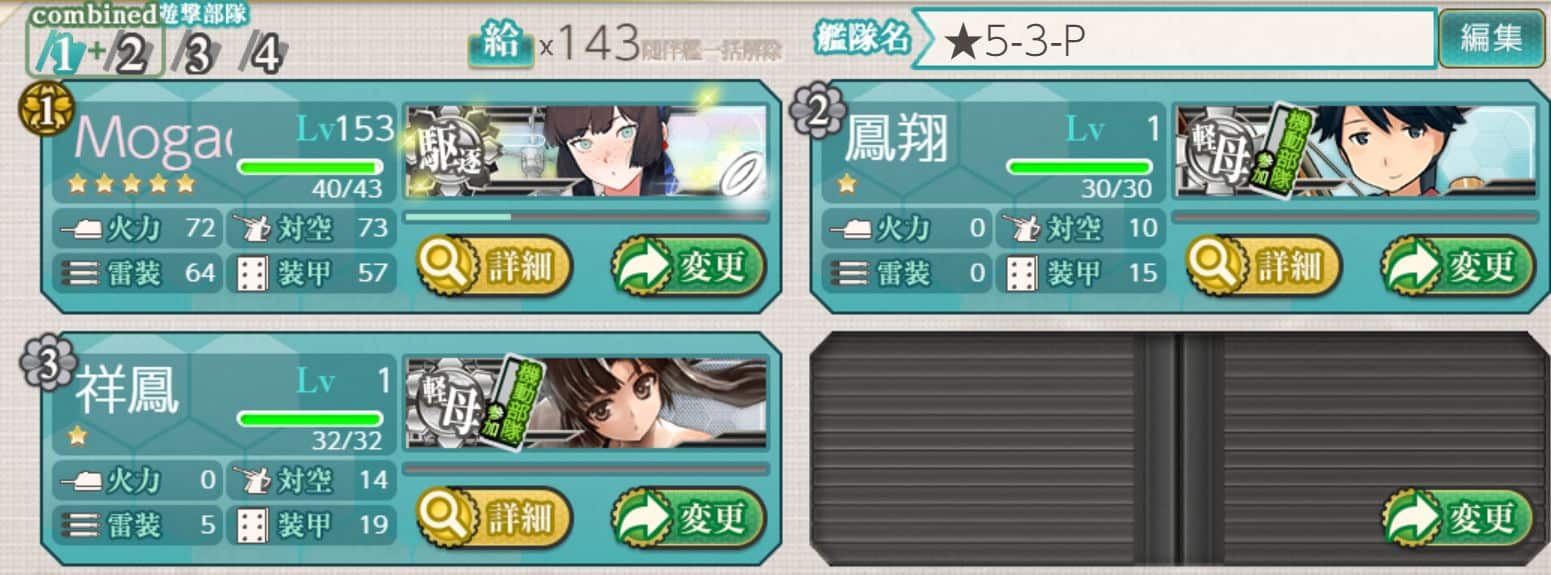Screen dimensions: 1551x575
Task: Select the 鳳翔 ship portrait
Action: tap(1355, 151)
